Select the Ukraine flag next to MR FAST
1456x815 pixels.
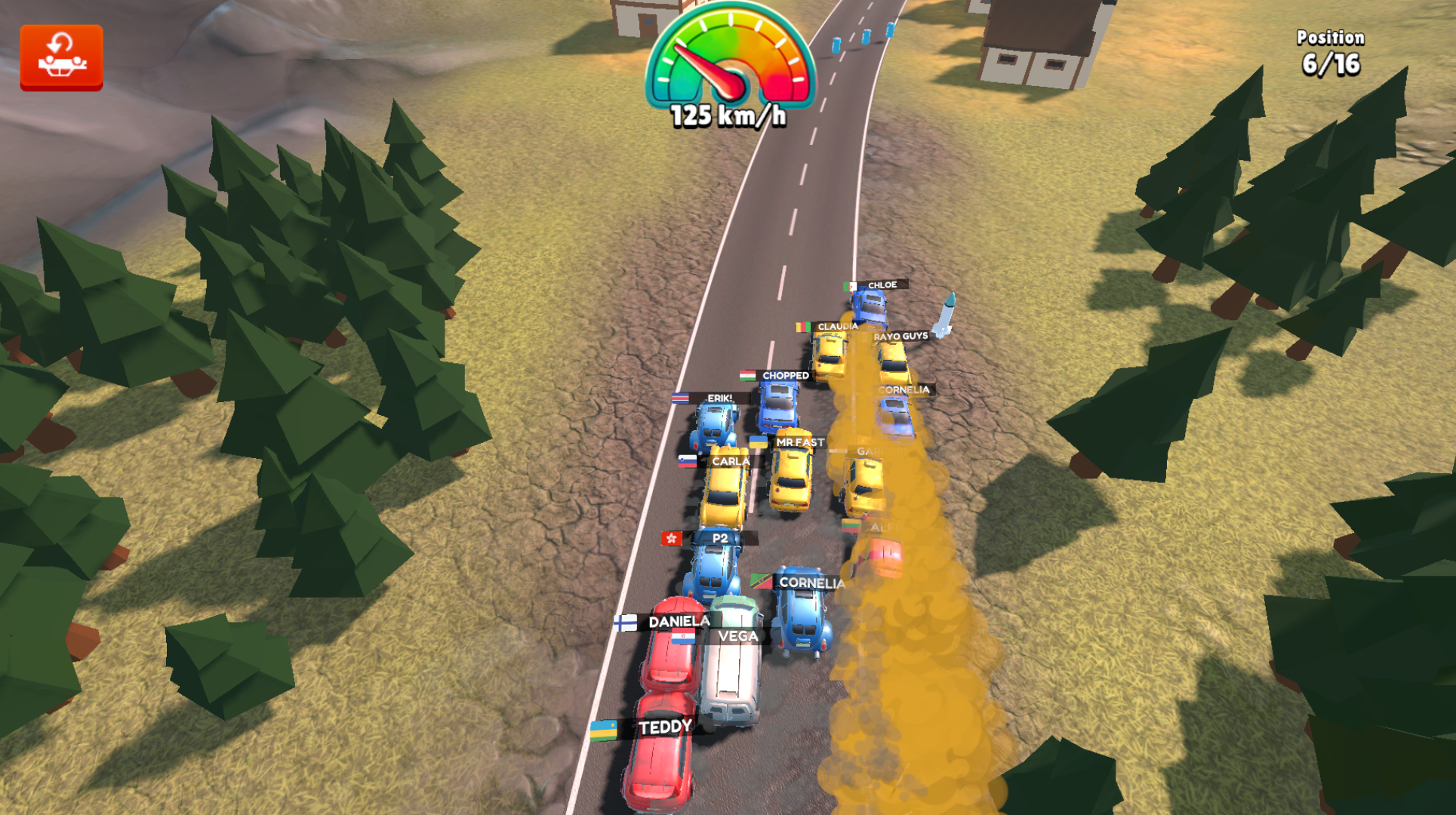[x=757, y=441]
